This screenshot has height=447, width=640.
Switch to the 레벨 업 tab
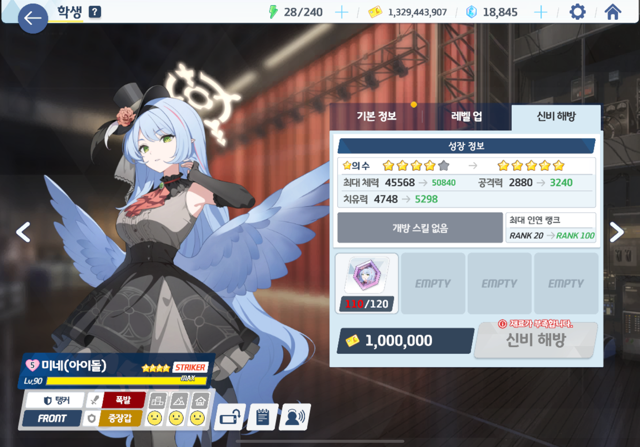(x=466, y=117)
